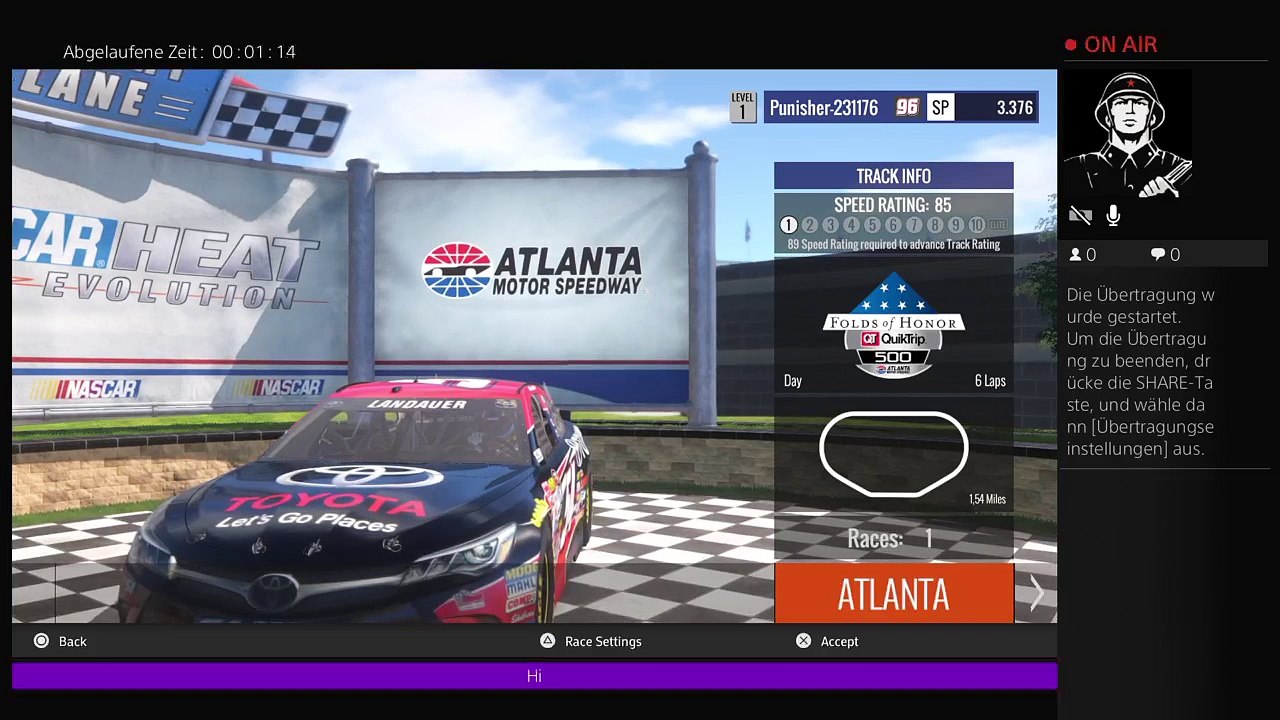
Task: Click the Atlanta oval track map
Action: click(893, 452)
